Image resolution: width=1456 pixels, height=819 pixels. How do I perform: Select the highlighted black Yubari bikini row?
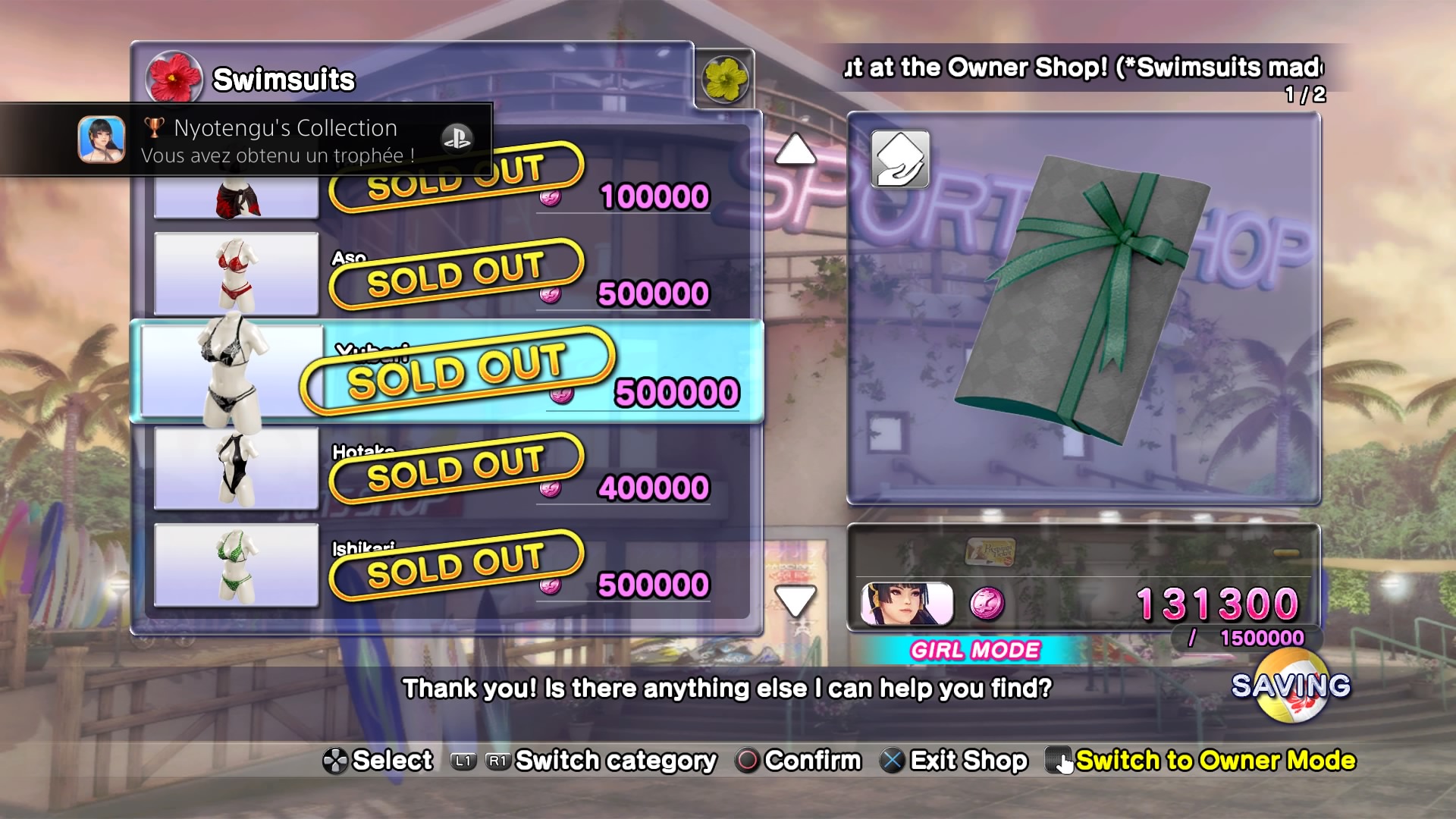pos(447,372)
